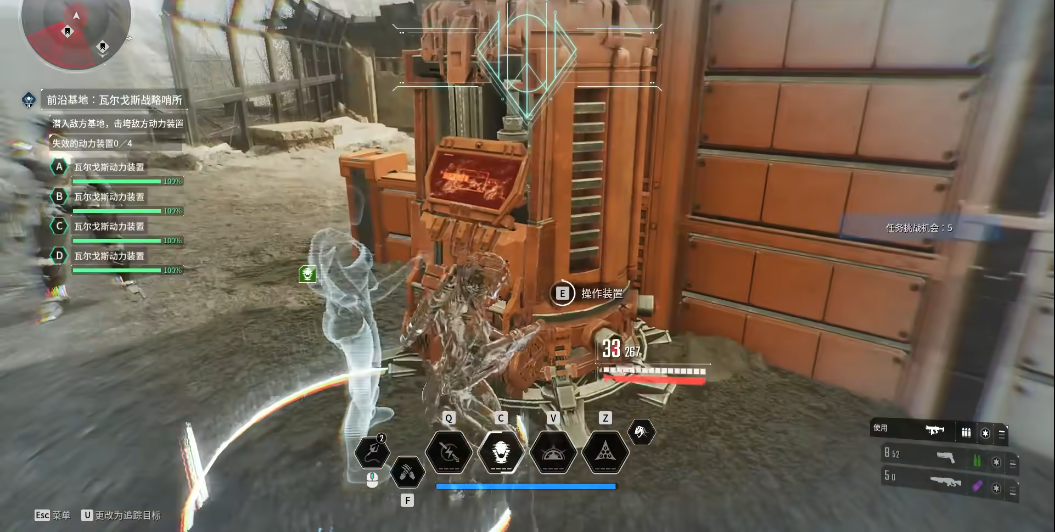1055x532 pixels.
Task: Select objective A 瓦尔戈斯动力装置
Action: (x=108, y=167)
